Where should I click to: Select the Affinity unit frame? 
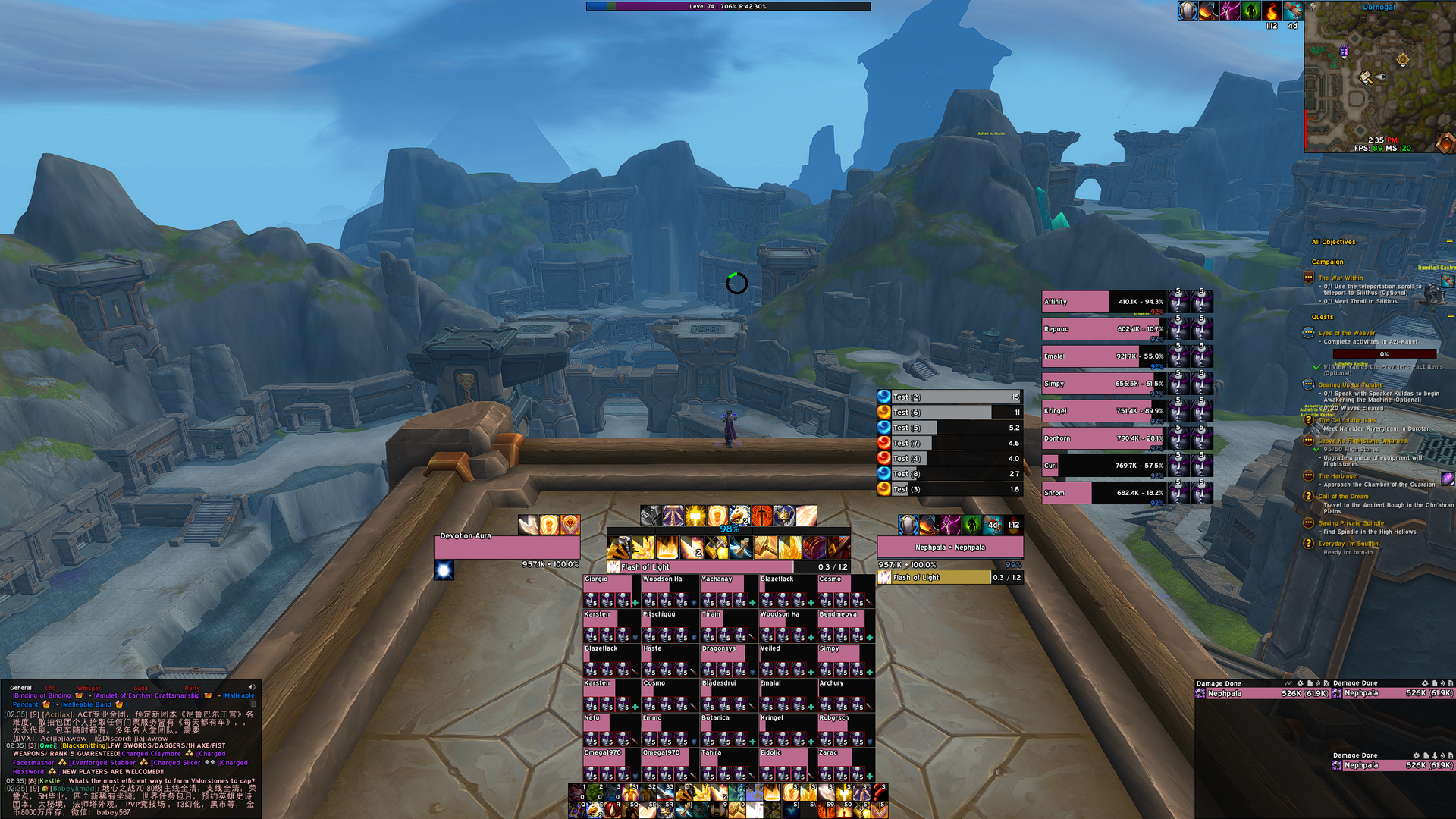coord(1103,302)
